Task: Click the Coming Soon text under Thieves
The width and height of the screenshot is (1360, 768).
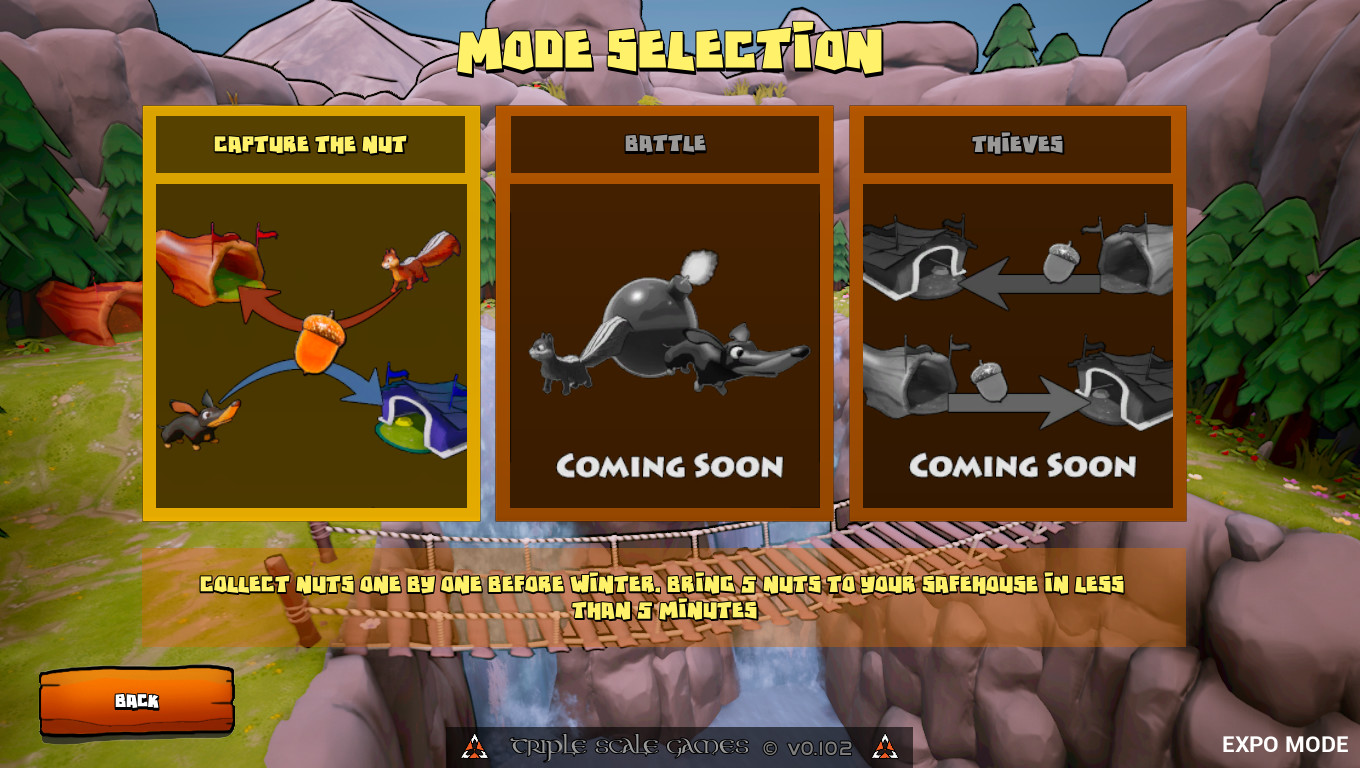Action: (x=1022, y=465)
